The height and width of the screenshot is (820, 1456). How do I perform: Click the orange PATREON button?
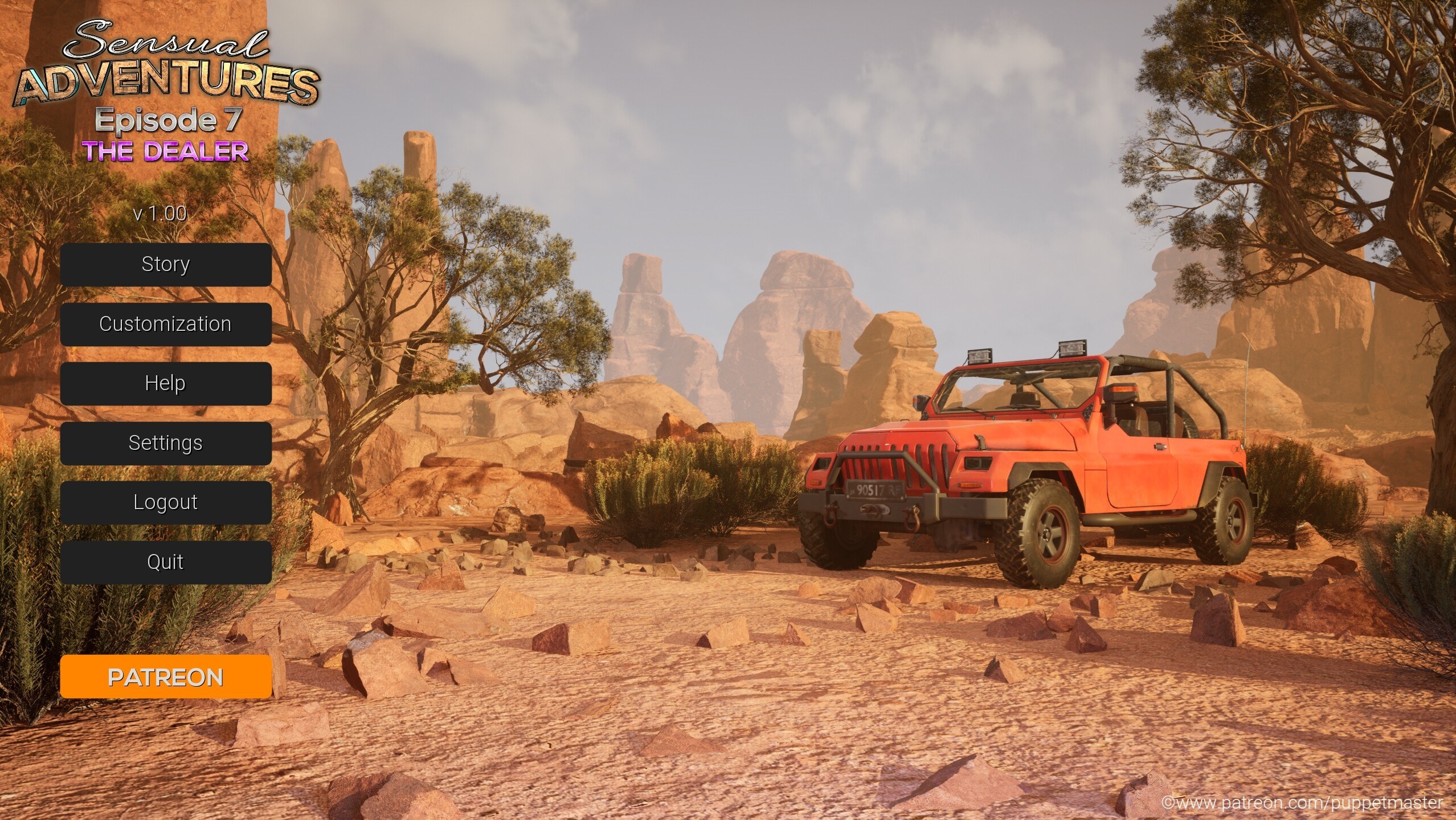(166, 676)
